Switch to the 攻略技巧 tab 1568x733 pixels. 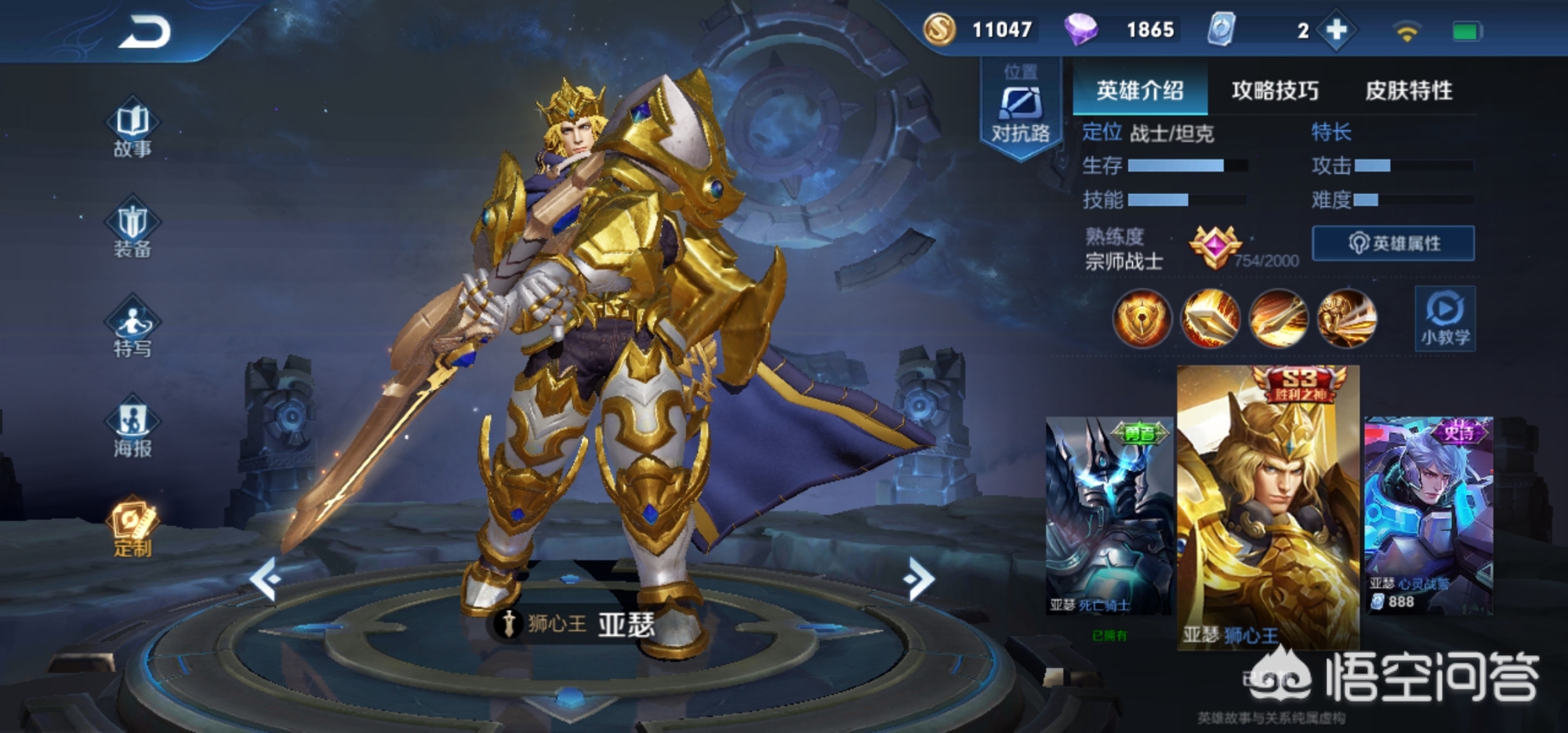click(1275, 91)
